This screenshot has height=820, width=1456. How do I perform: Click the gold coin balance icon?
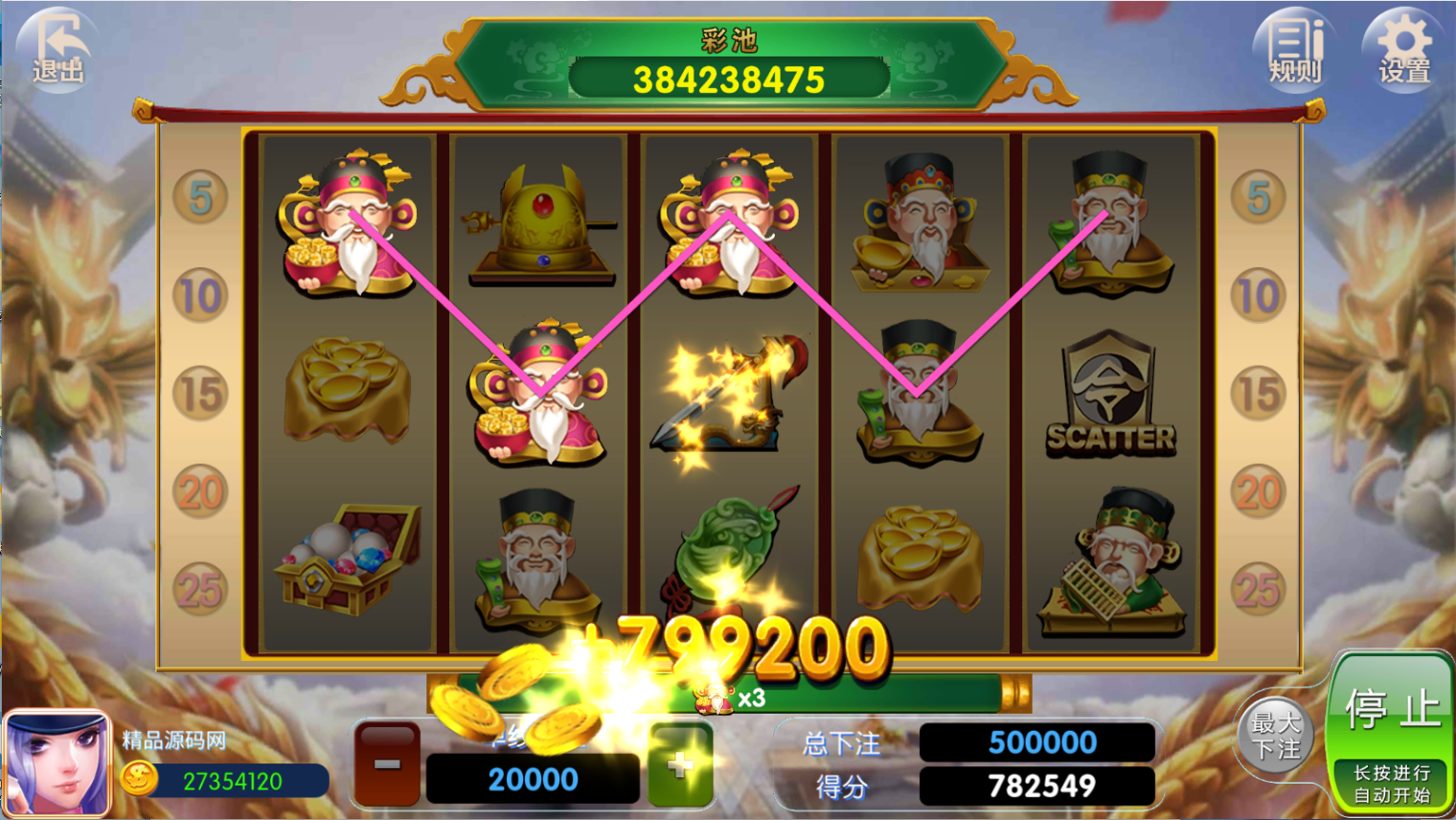click(x=140, y=780)
